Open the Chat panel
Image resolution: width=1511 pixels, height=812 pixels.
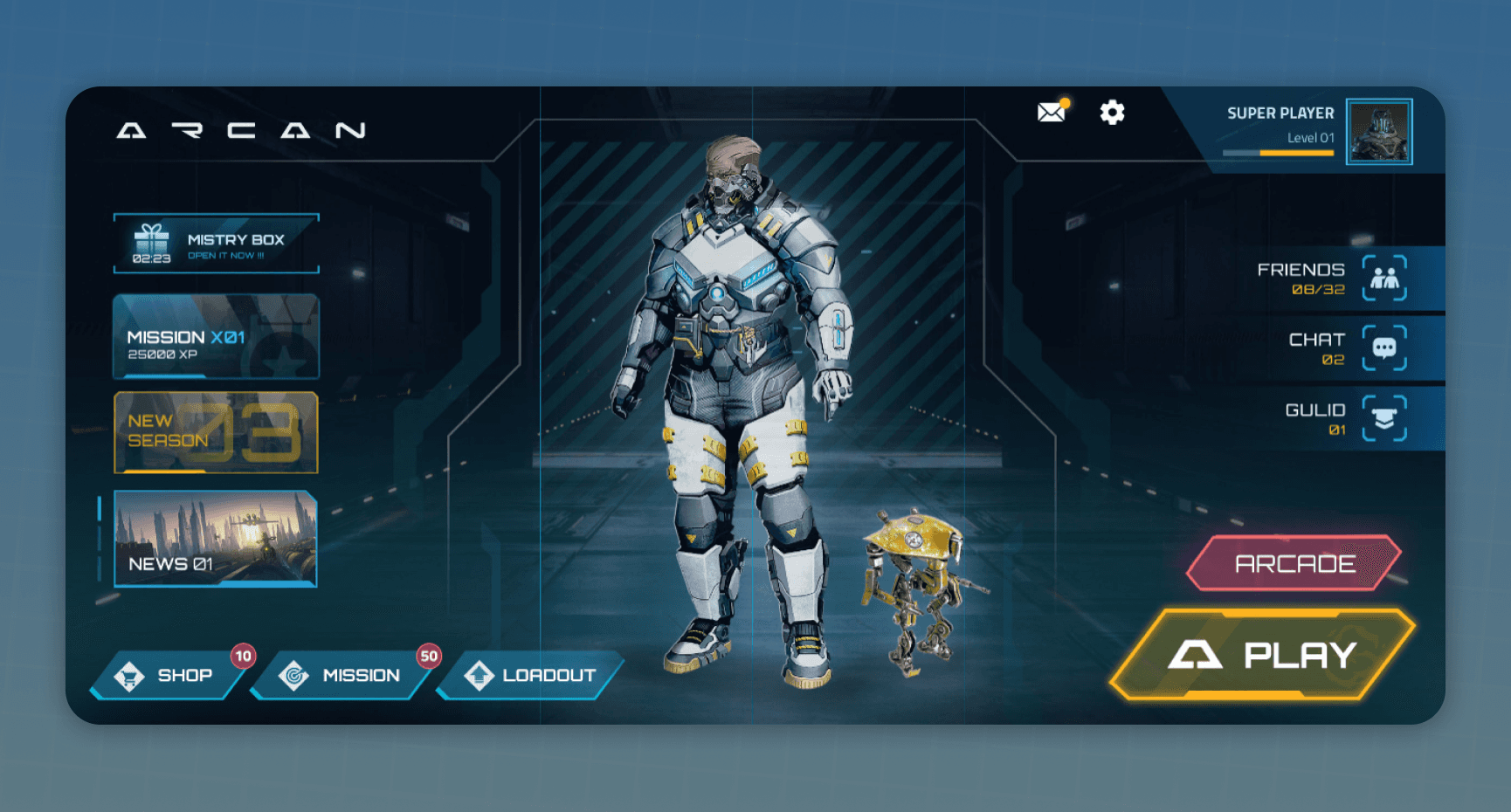pos(1384,348)
